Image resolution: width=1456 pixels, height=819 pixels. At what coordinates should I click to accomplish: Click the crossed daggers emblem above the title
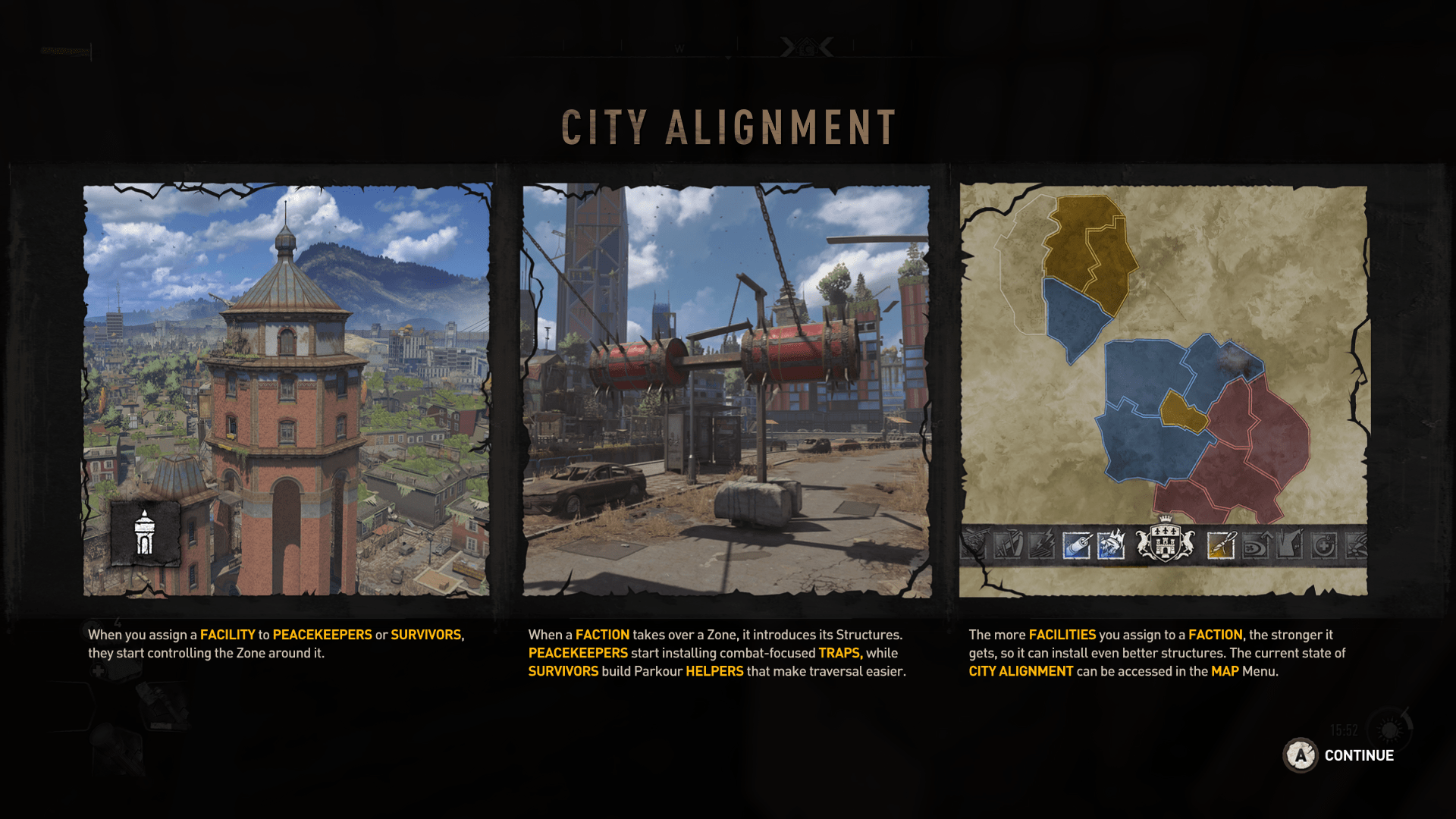(806, 47)
